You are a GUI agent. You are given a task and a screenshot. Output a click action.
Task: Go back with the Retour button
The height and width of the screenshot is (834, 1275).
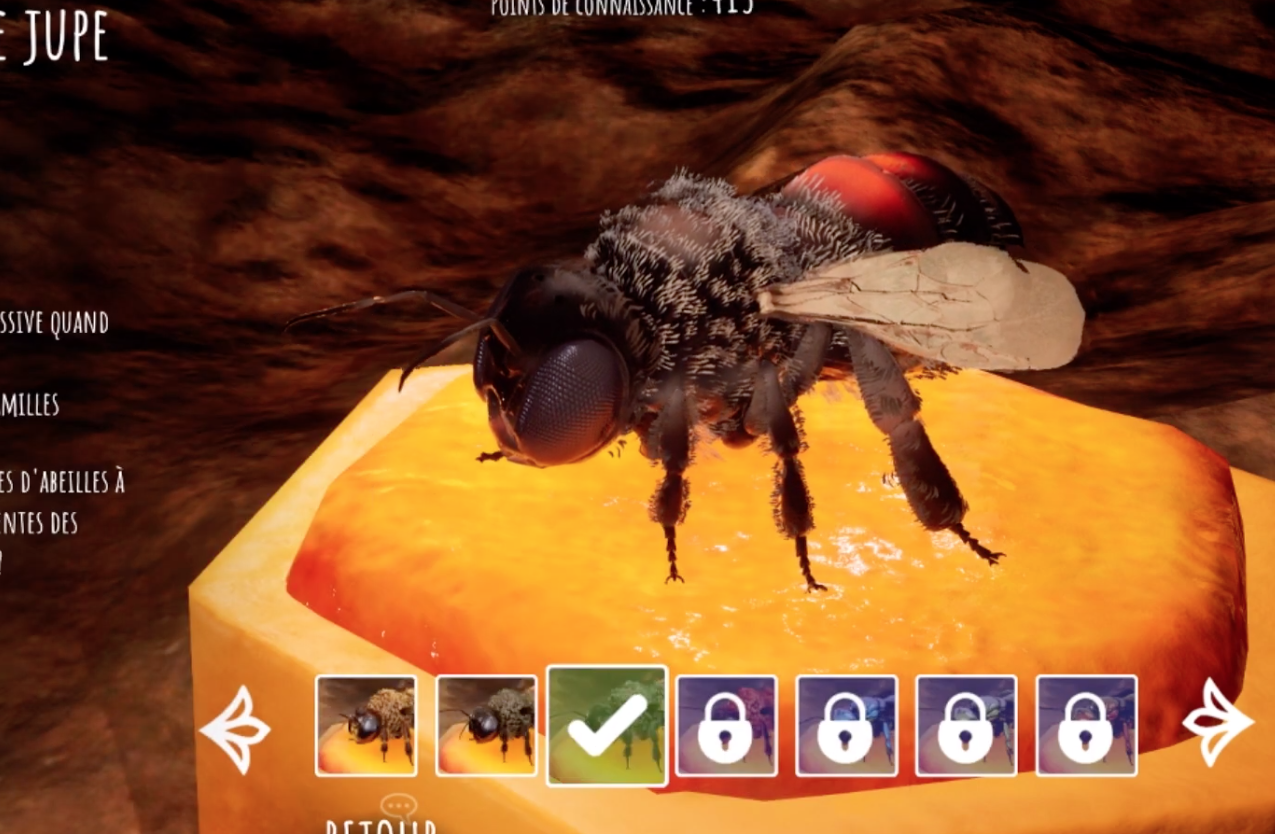381,824
